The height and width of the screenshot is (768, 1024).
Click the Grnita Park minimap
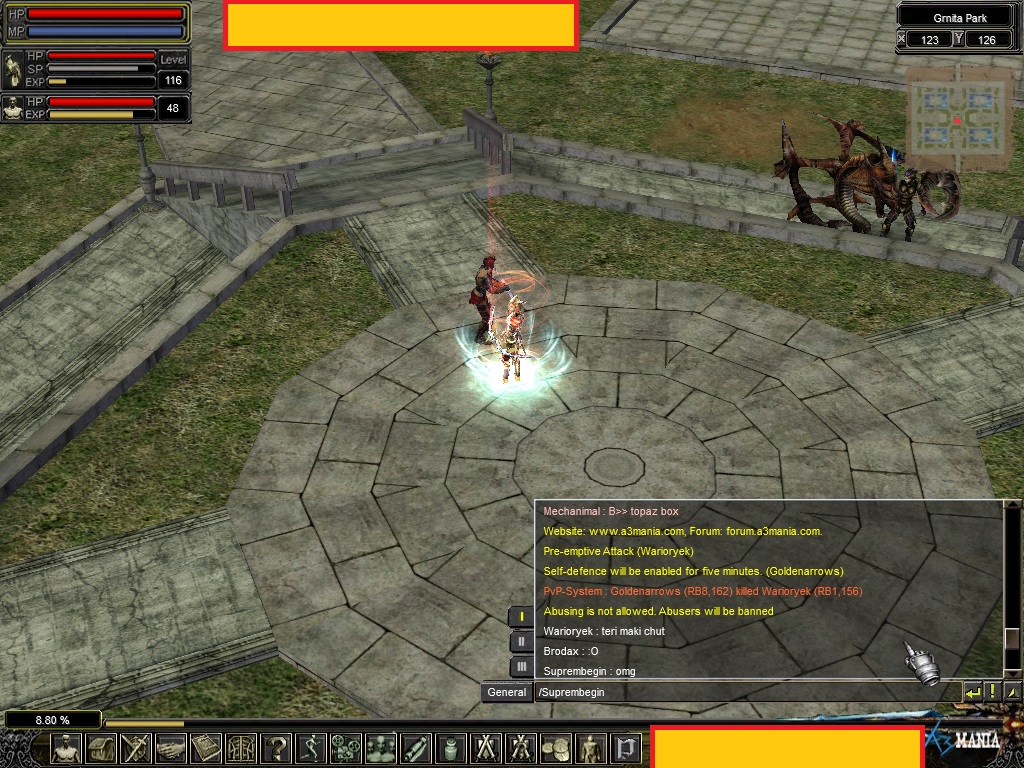957,112
